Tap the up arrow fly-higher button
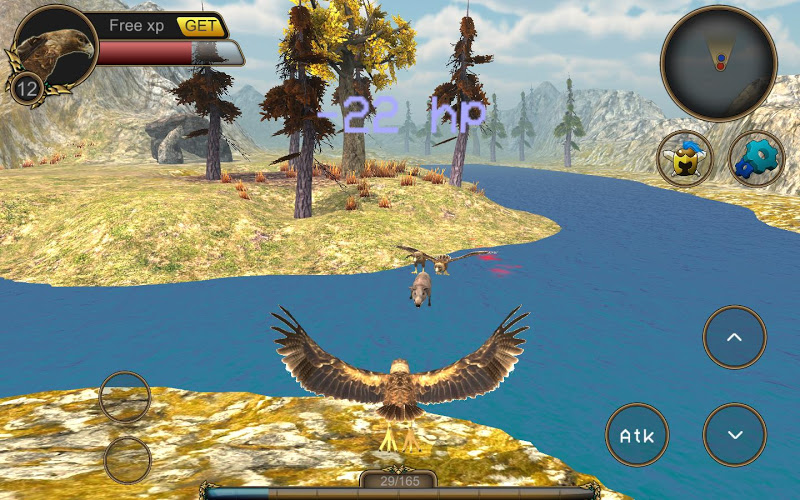This screenshot has width=800, height=500. (x=734, y=337)
